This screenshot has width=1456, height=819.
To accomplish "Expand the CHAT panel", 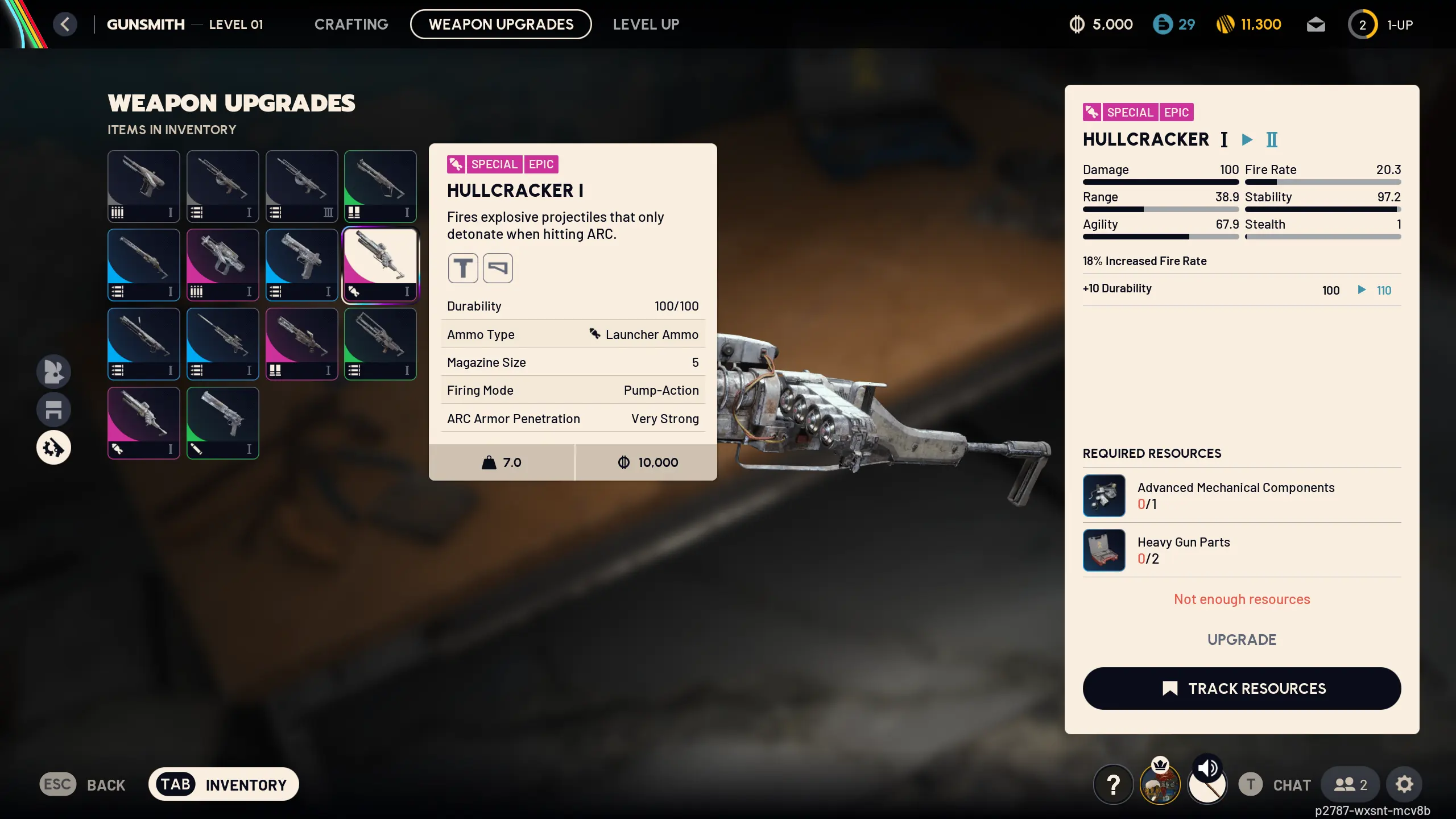I will click(x=1290, y=784).
